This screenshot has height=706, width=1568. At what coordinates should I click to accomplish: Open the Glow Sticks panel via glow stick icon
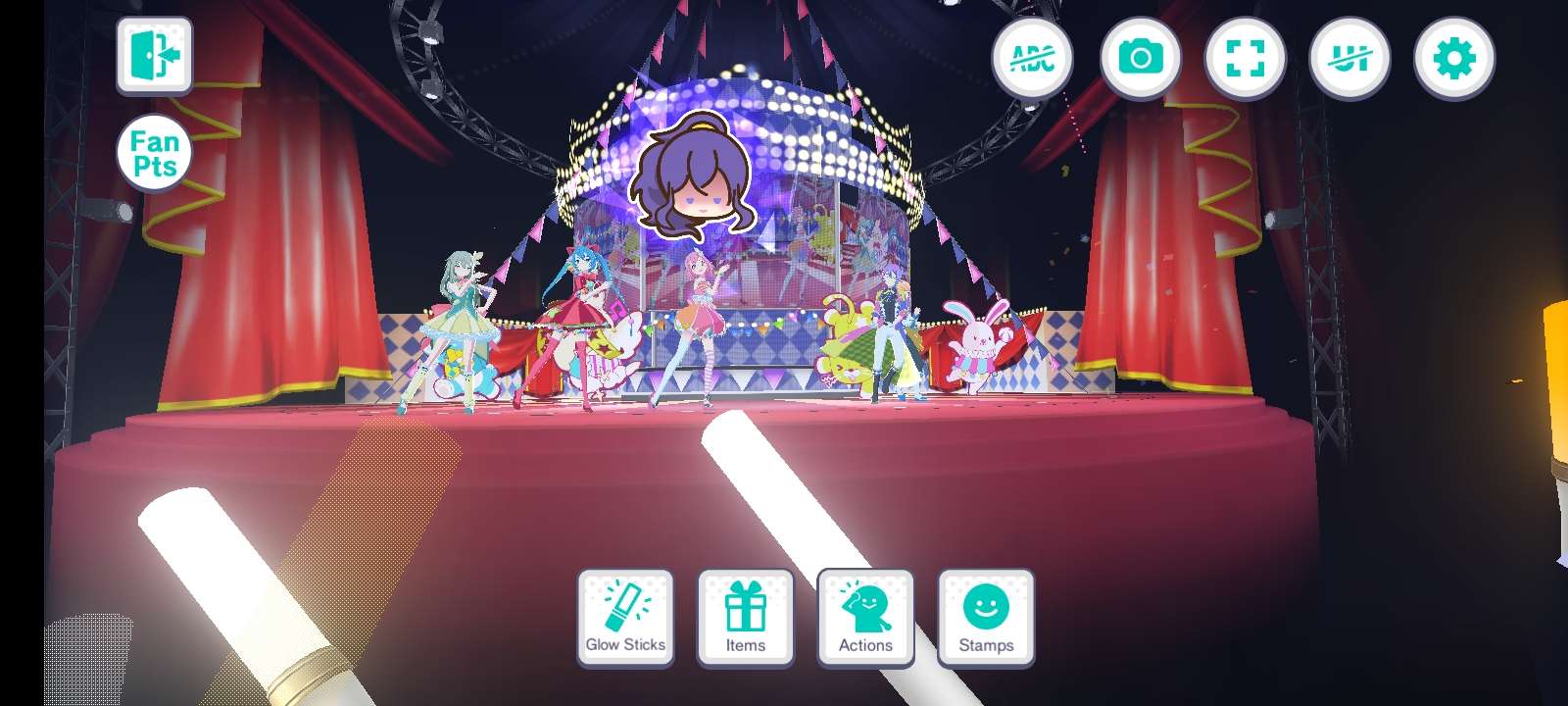click(x=625, y=613)
